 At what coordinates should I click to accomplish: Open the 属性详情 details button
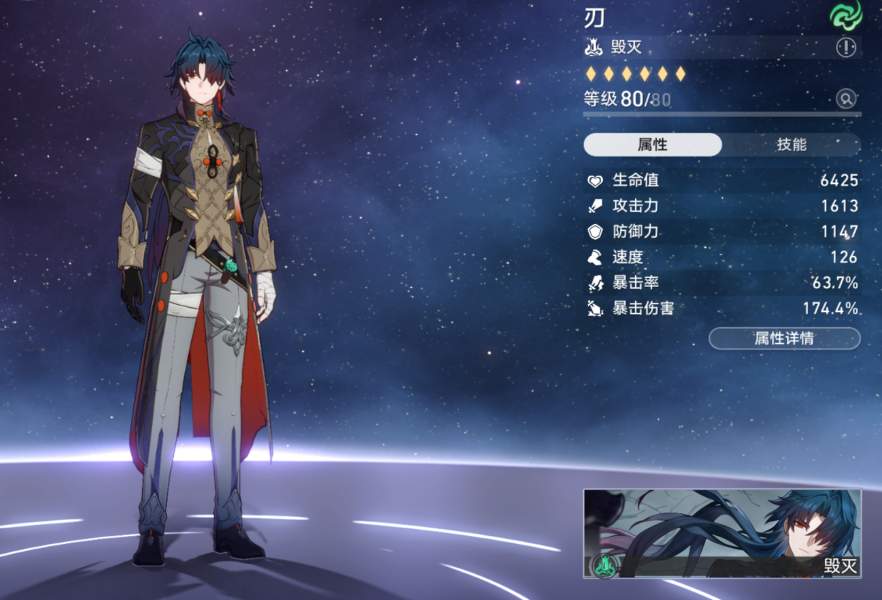[784, 338]
